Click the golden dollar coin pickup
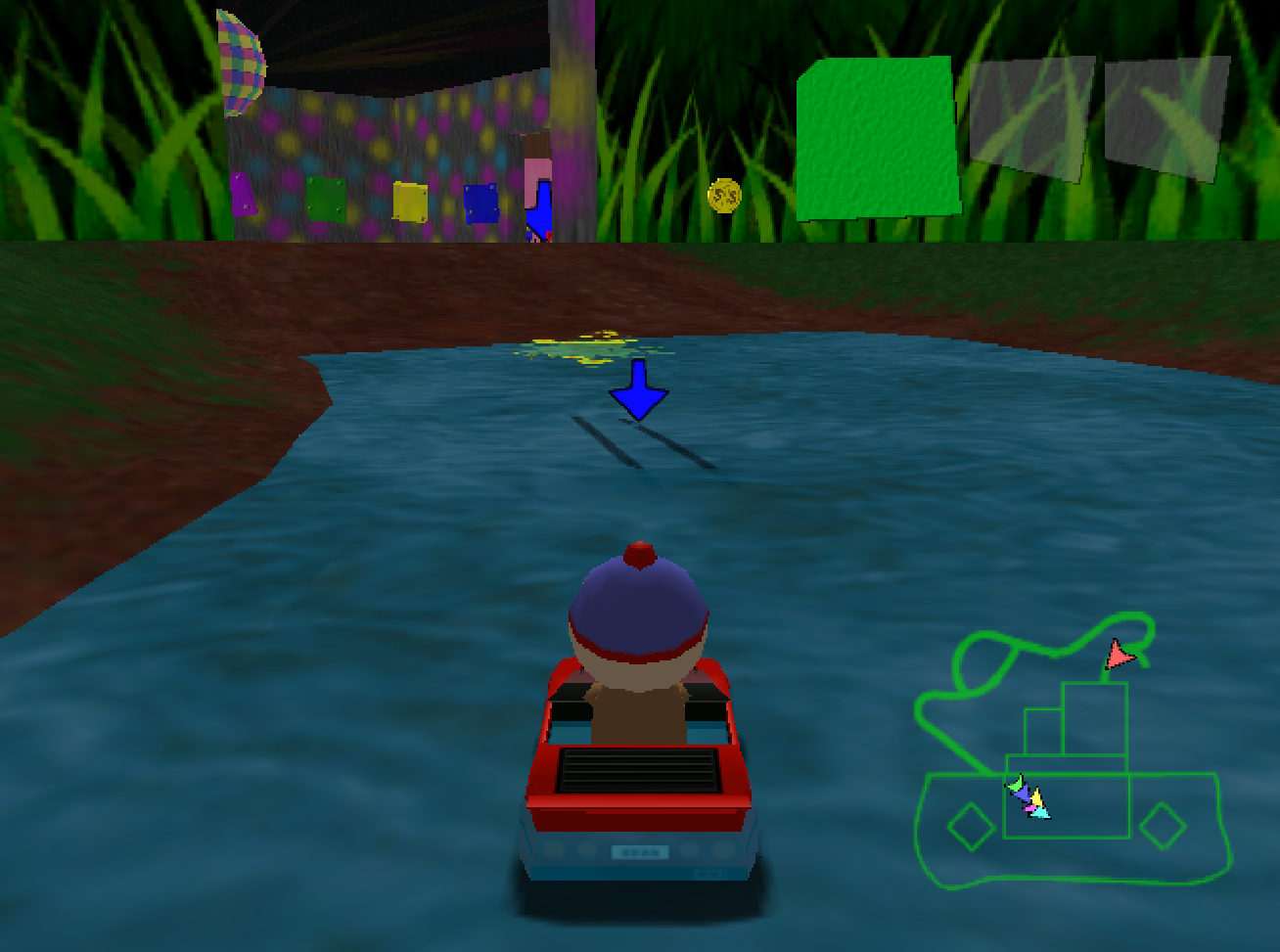This screenshot has height=952, width=1280. [x=724, y=196]
